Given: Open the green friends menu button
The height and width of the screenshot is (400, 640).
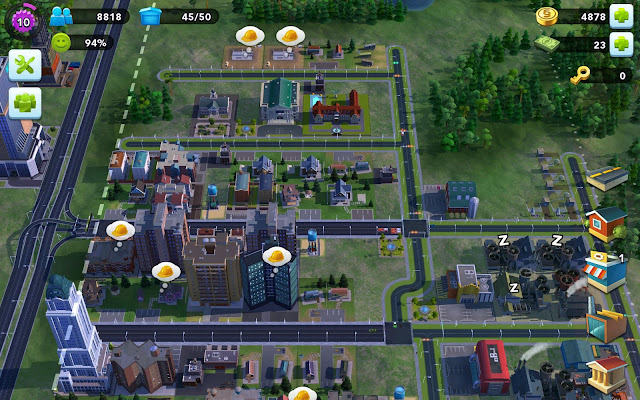Looking at the screenshot, I should [x=22, y=102].
